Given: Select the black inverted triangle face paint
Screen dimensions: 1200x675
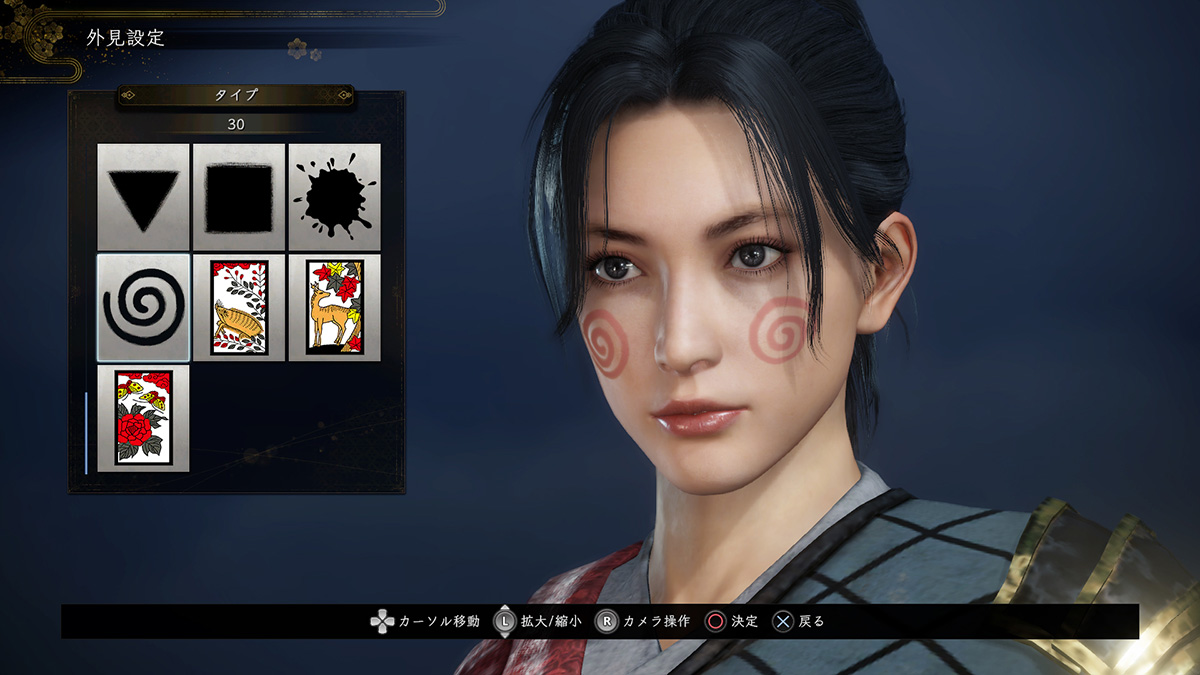Looking at the screenshot, I should click(143, 197).
